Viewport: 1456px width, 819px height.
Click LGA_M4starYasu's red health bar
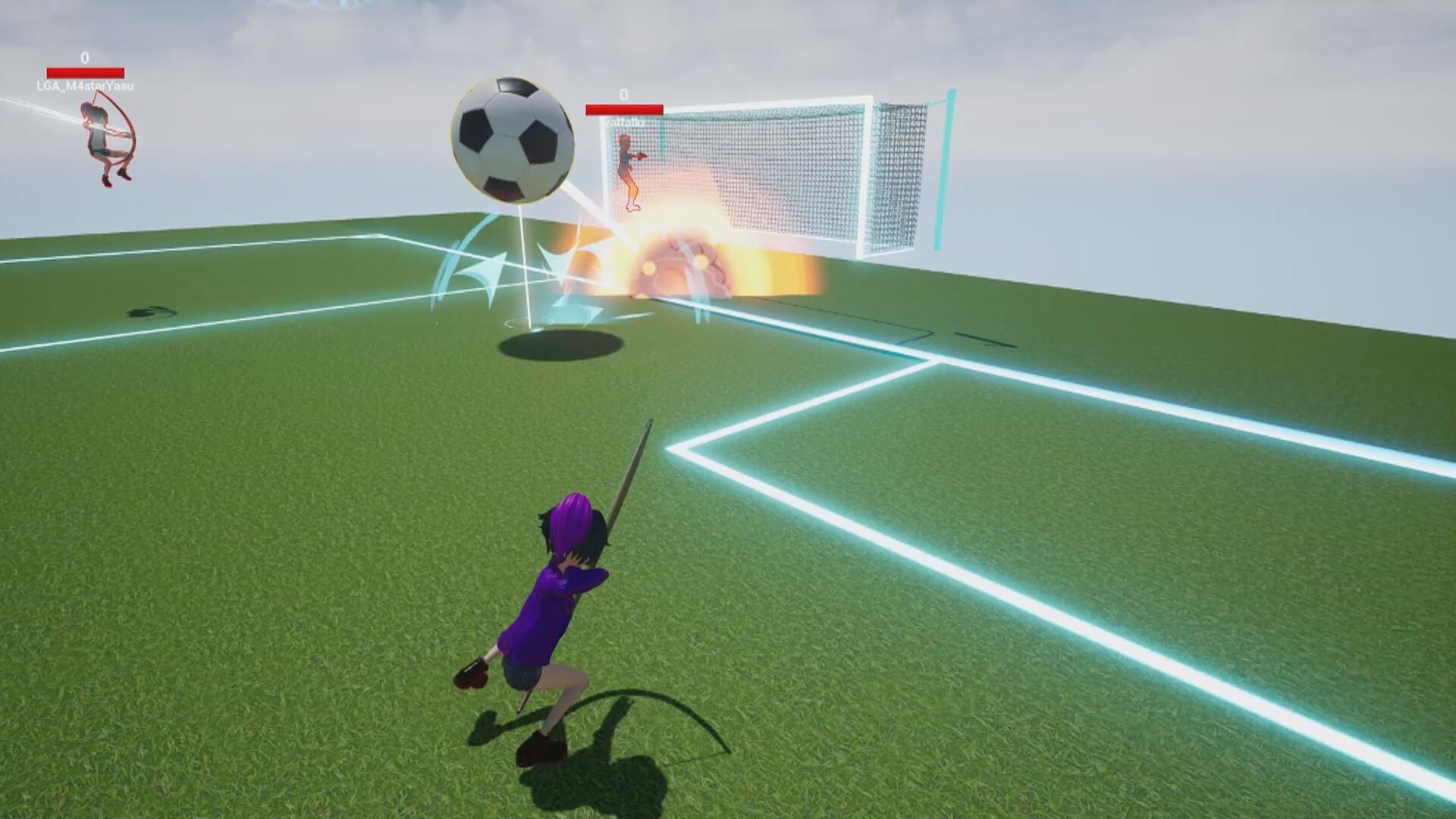click(x=86, y=72)
